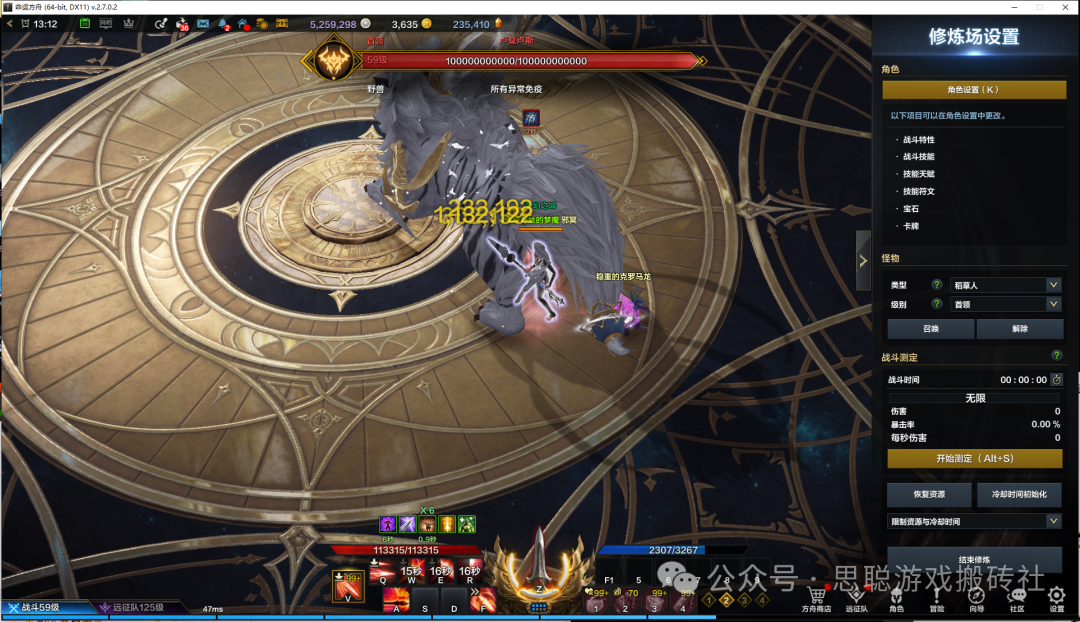Set the battle time stopwatch icon
Viewport: 1080px width, 622px height.
click(x=1056, y=380)
